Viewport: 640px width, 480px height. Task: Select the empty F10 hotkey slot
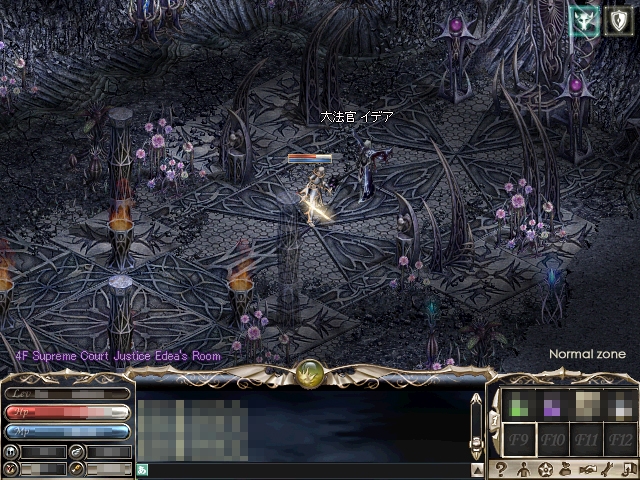point(552,439)
